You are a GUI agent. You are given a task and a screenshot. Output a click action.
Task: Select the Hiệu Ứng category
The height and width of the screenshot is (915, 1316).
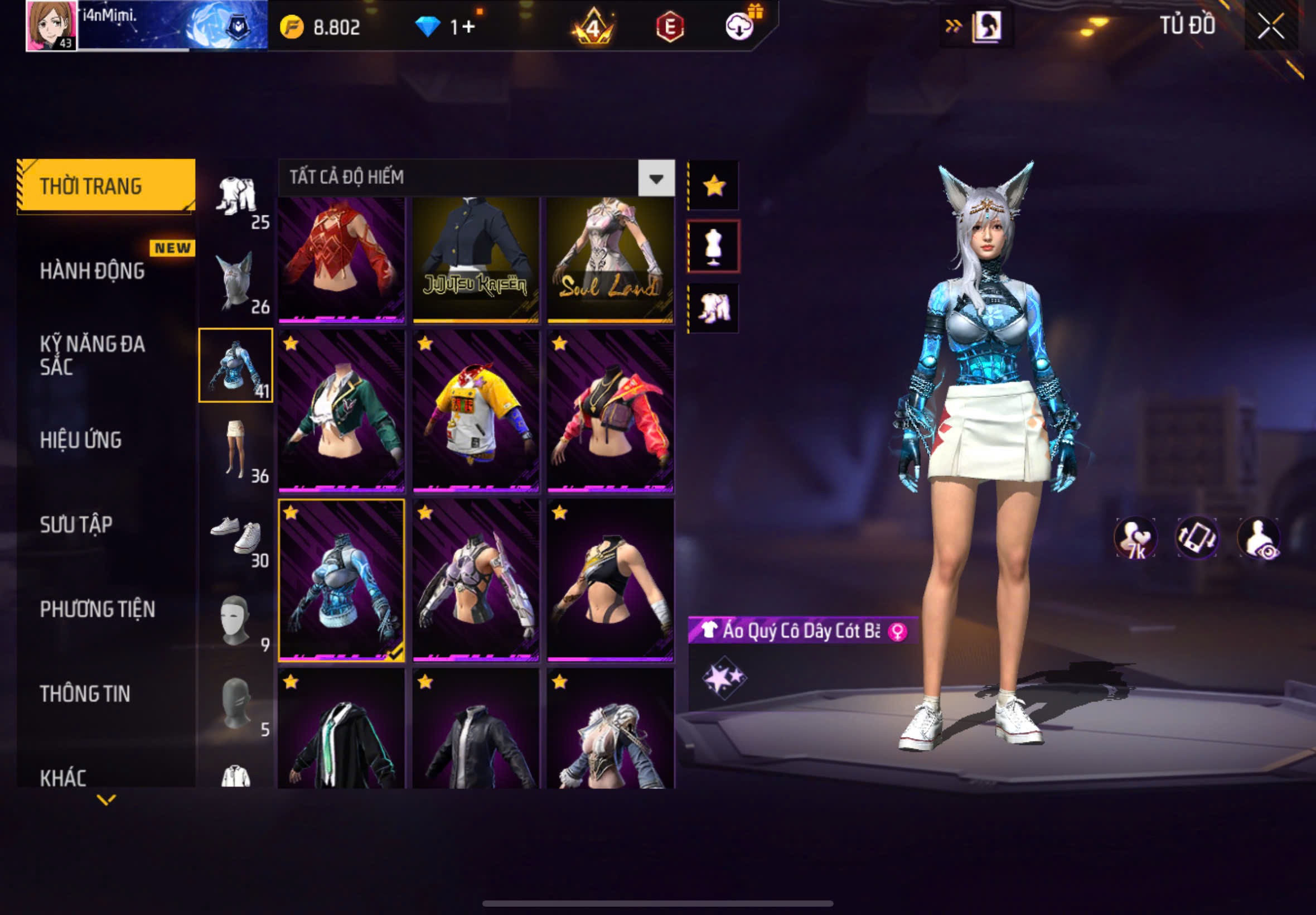pos(81,440)
